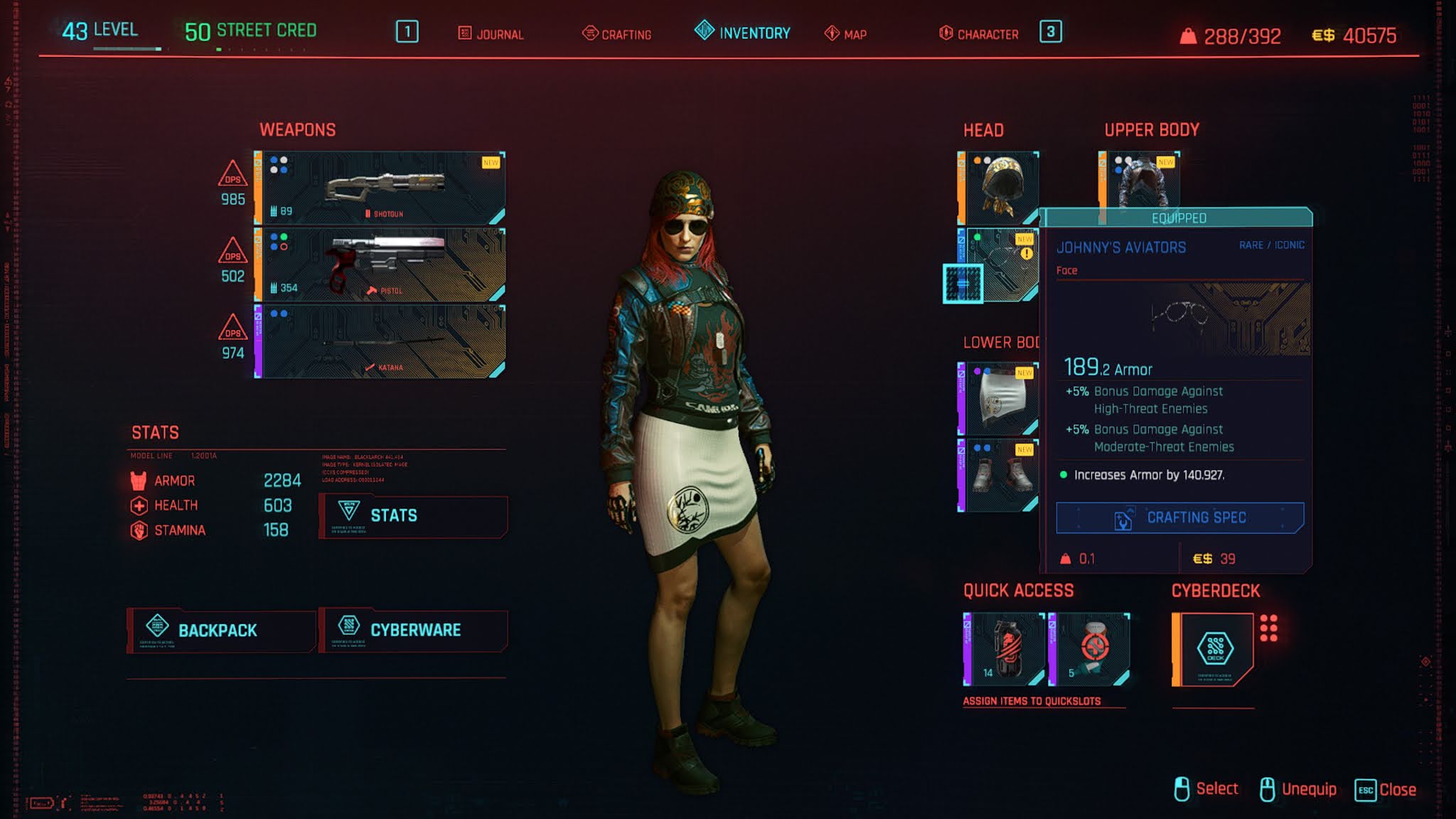Viewport: 1456px width, 819px height.
Task: Select the head bandana equipment slot
Action: [999, 188]
